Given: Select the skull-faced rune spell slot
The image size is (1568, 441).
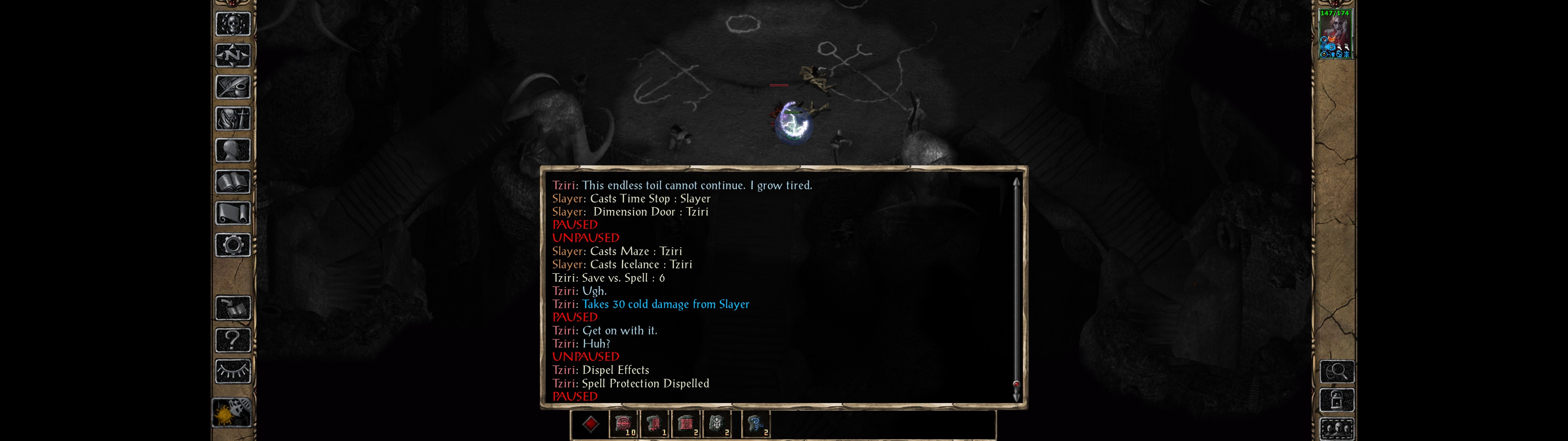Looking at the screenshot, I should (717, 424).
